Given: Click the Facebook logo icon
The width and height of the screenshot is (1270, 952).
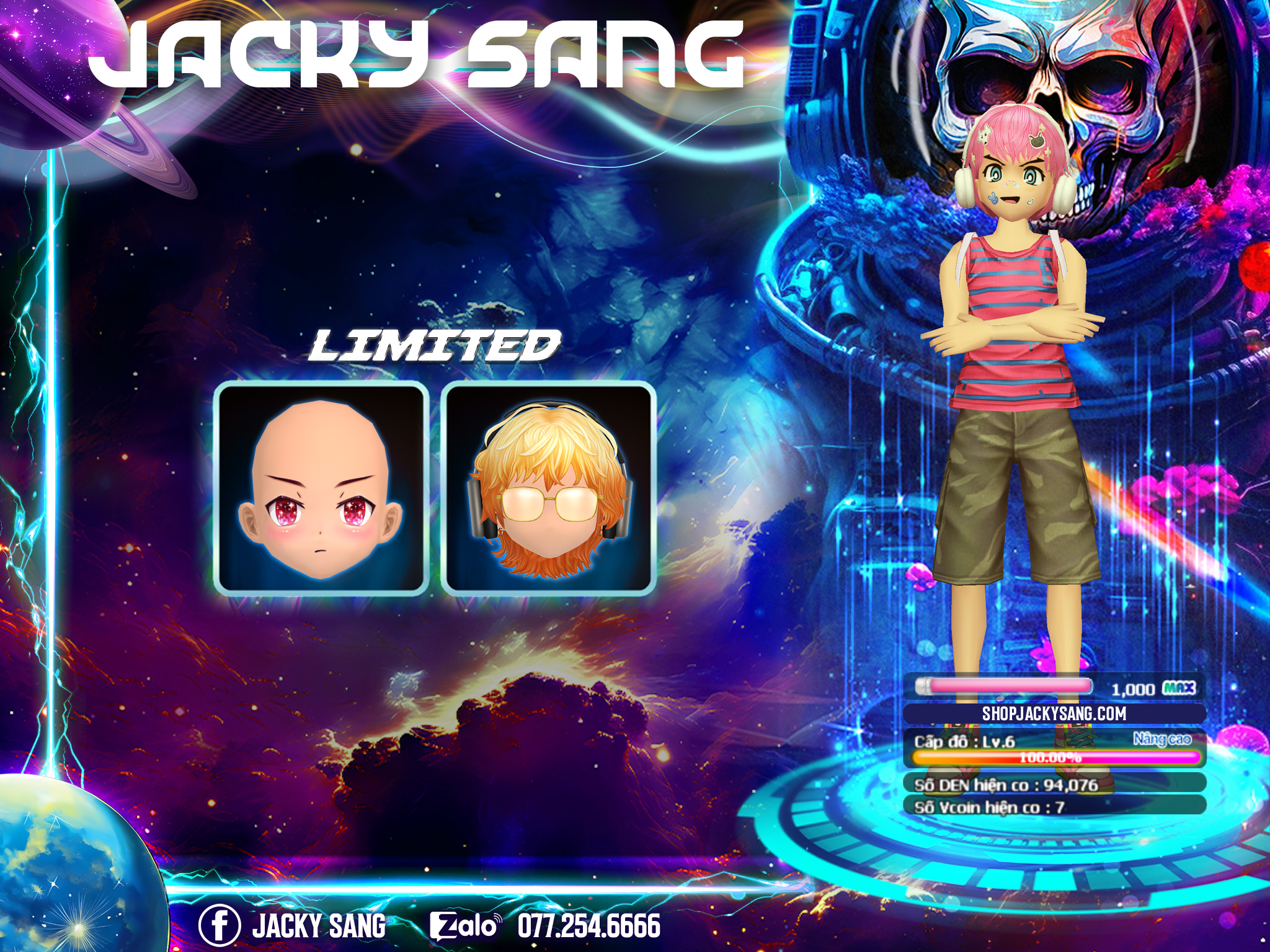Looking at the screenshot, I should pos(219,925).
